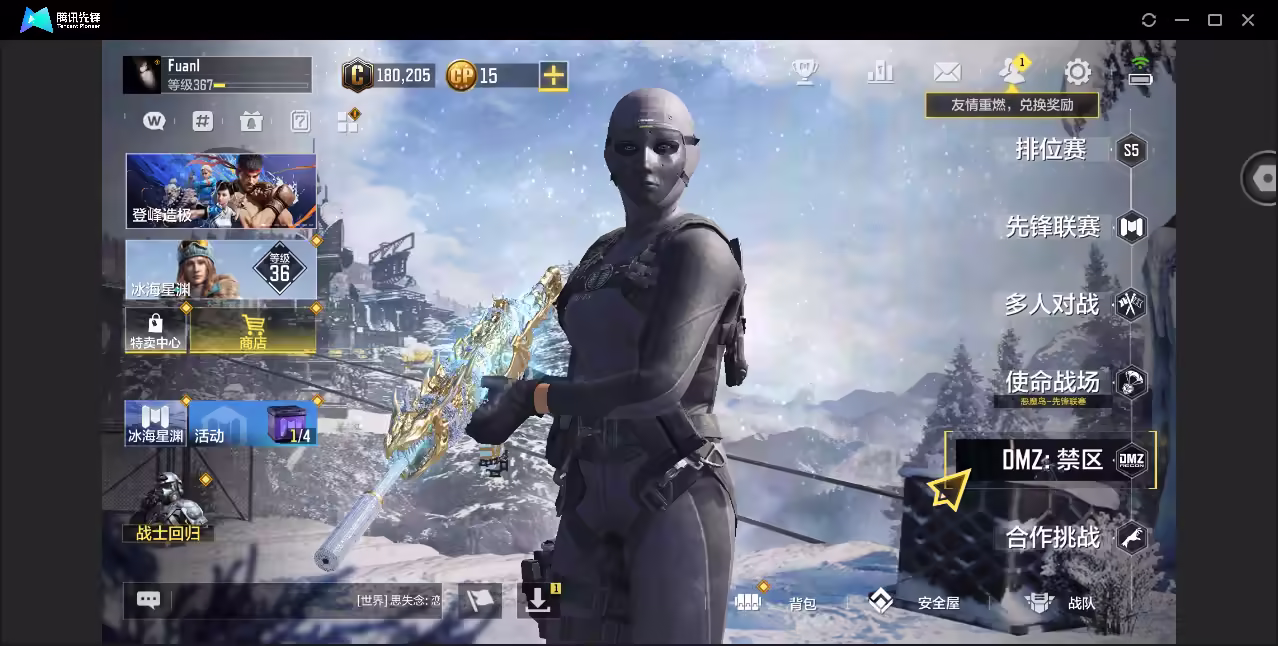Open the 安全屋 safehouse

[x=914, y=602]
